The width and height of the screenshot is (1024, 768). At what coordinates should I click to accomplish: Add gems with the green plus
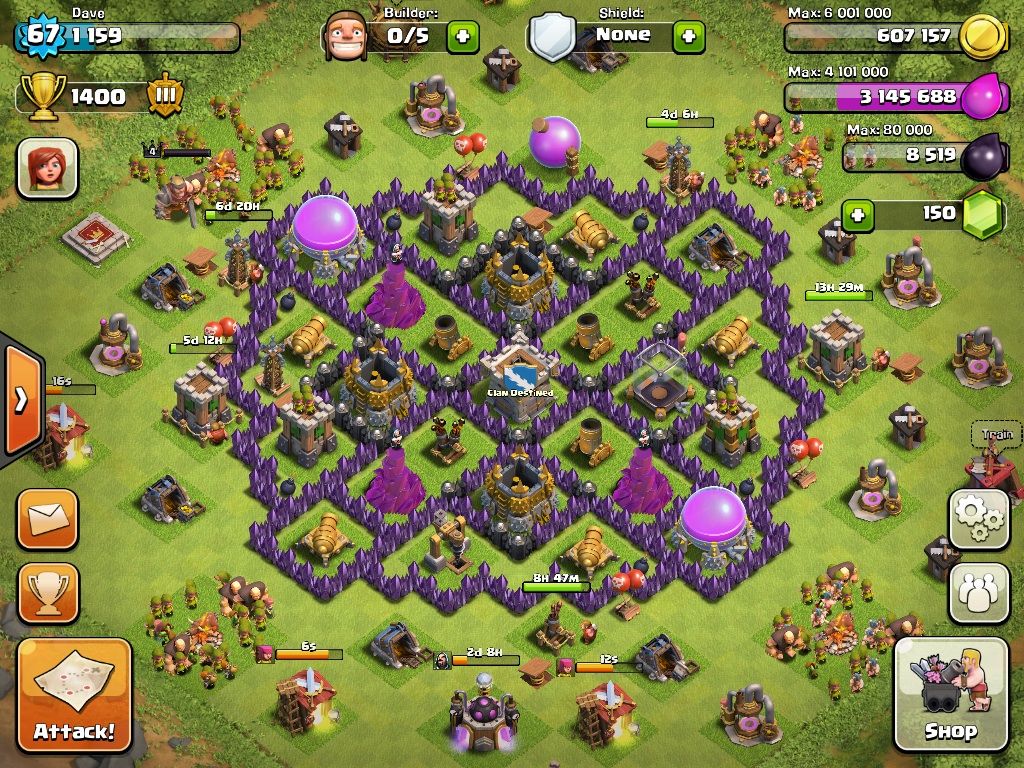tap(856, 214)
